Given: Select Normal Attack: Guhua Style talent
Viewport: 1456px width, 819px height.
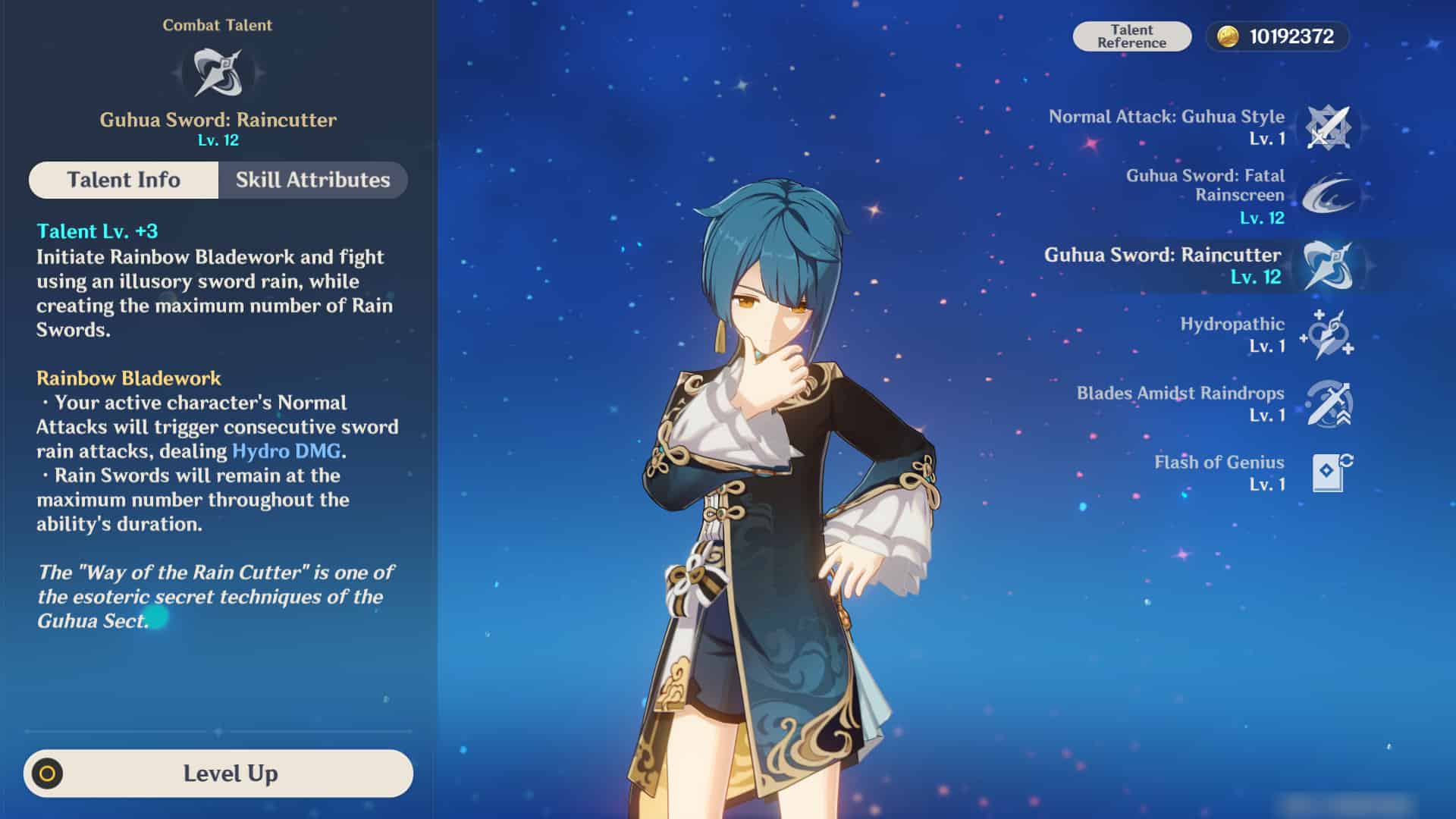Looking at the screenshot, I should [1328, 127].
